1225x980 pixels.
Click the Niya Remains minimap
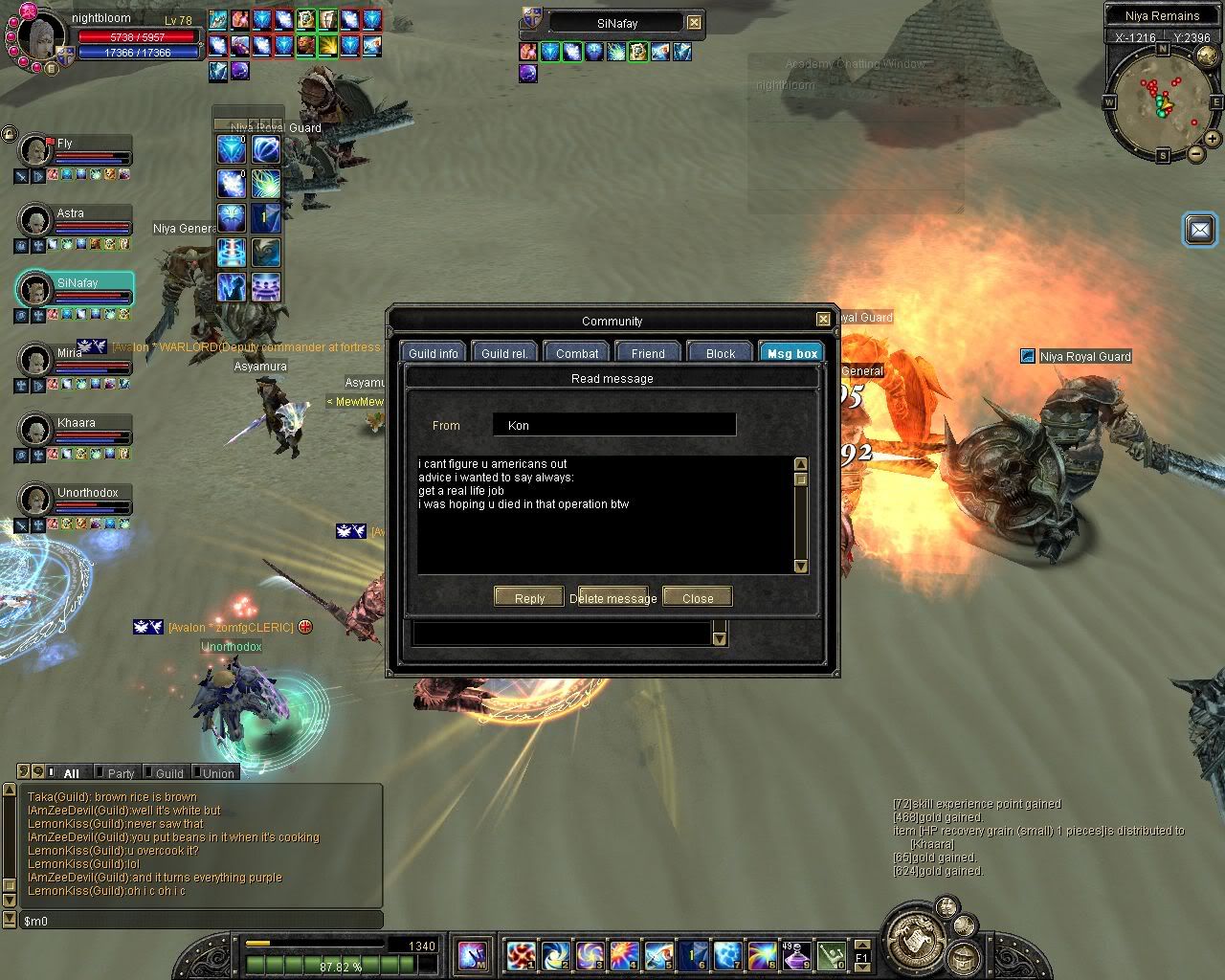coord(1162,100)
